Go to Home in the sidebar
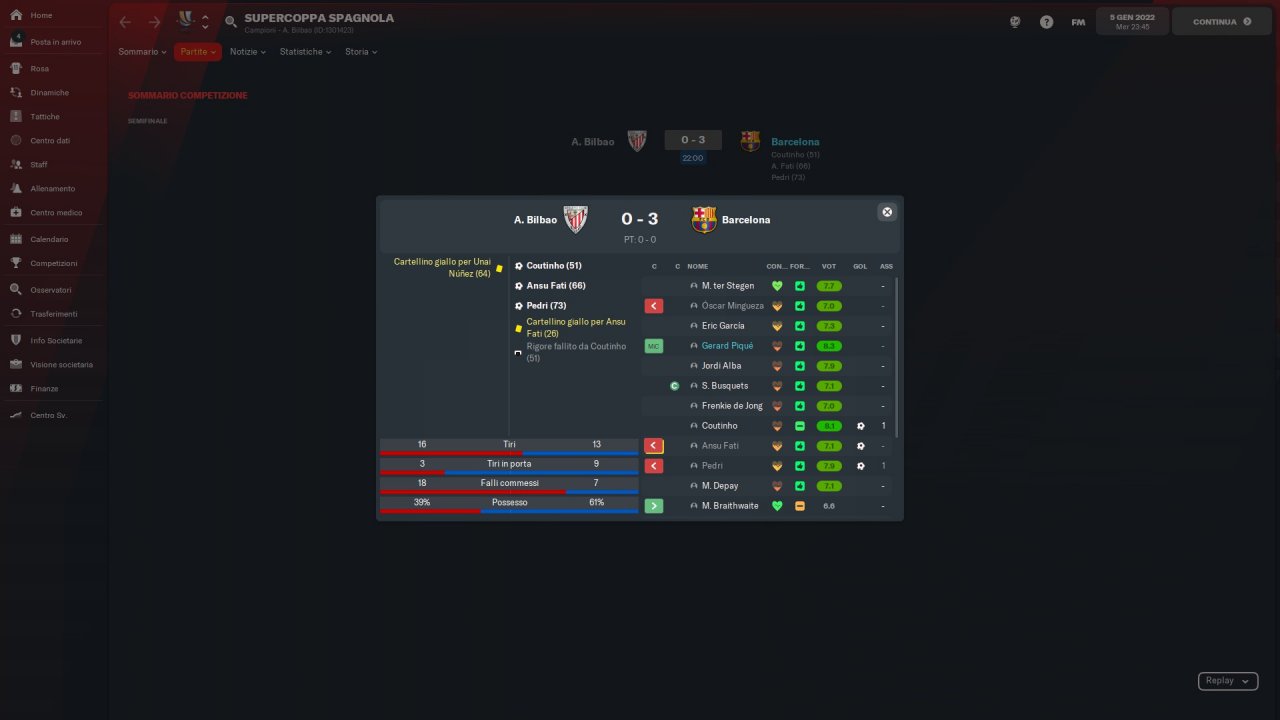This screenshot has height=720, width=1280. click(x=41, y=16)
